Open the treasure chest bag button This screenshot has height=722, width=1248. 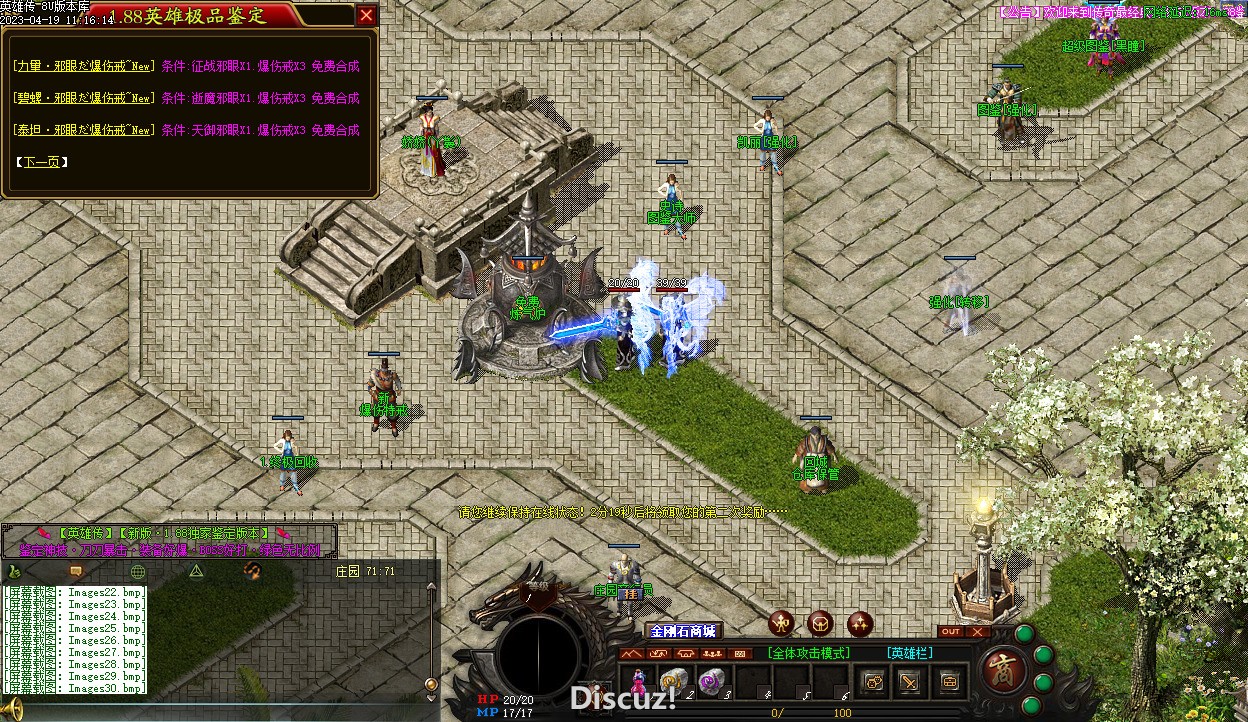point(948,682)
